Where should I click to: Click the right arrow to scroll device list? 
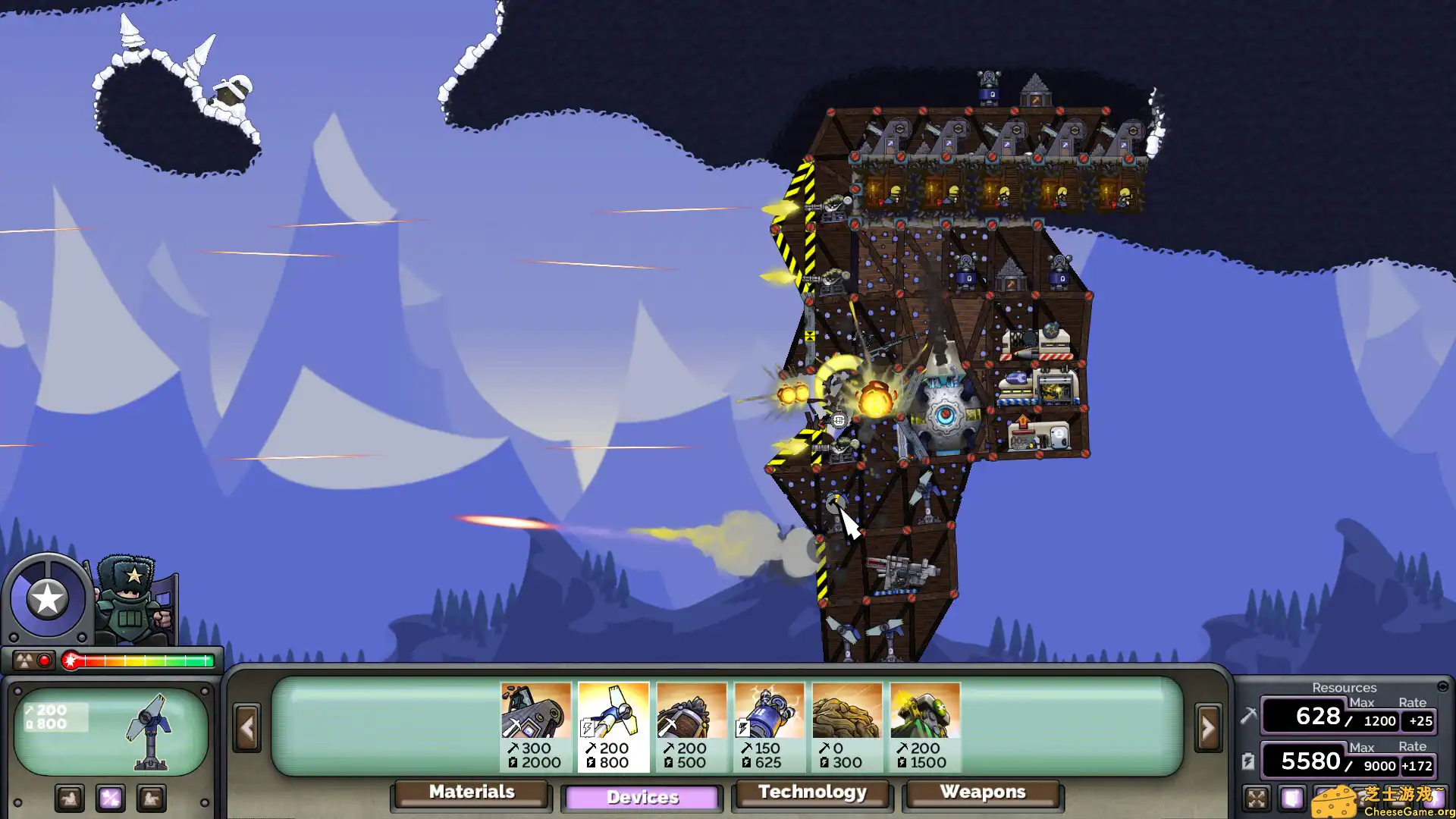[x=1207, y=726]
